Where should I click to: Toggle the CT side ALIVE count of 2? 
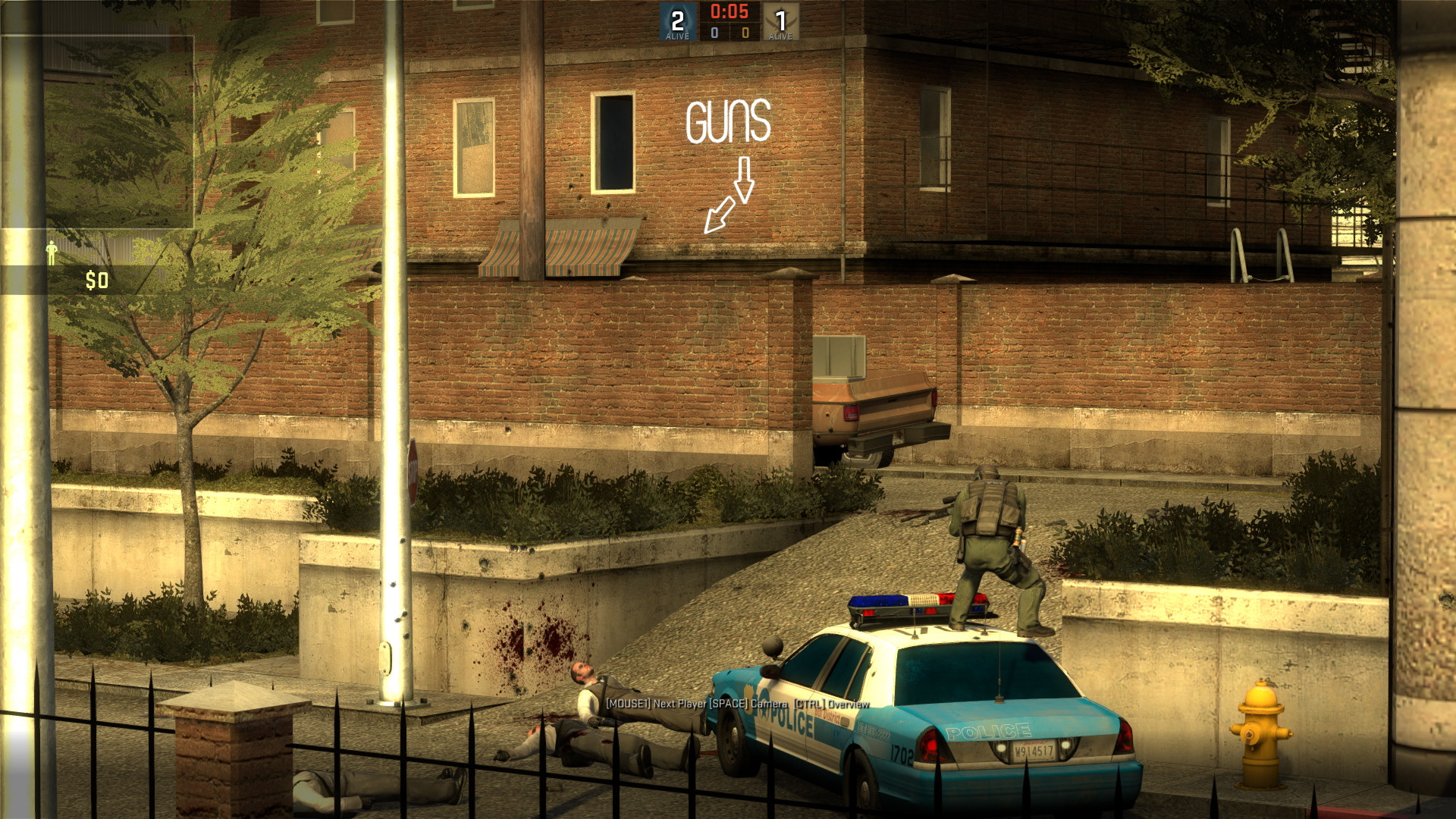pos(676,23)
